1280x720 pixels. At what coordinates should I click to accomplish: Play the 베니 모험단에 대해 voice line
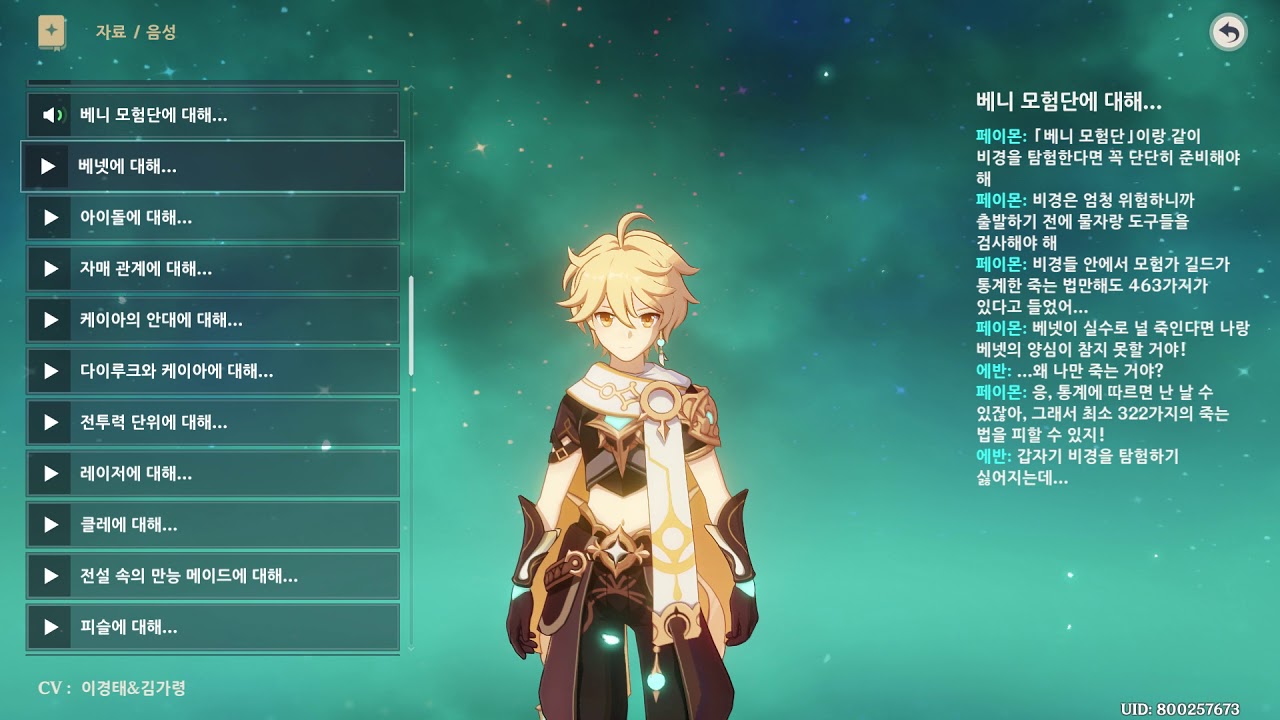click(x=212, y=115)
